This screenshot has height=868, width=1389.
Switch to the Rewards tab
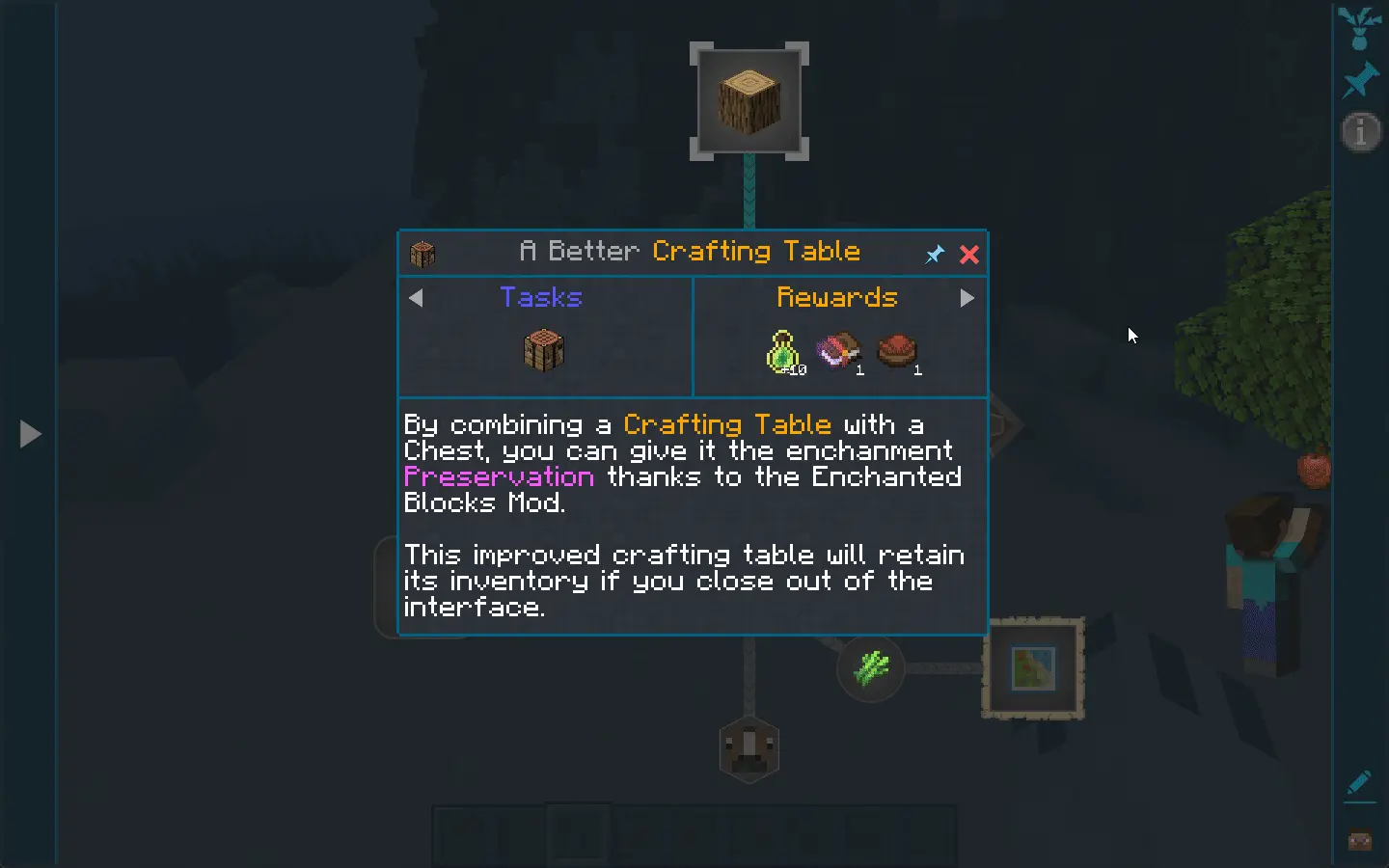coord(837,298)
